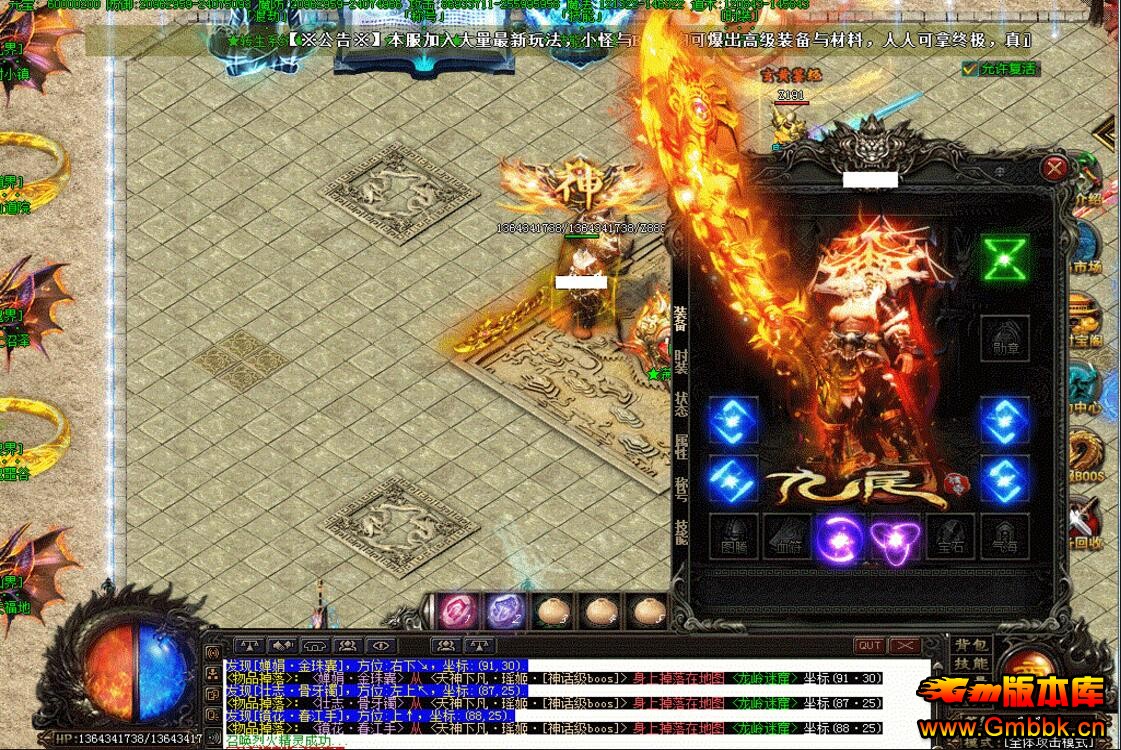Select the green hourglass rune equipment slot
Image resolution: width=1121 pixels, height=750 pixels.
[1004, 259]
